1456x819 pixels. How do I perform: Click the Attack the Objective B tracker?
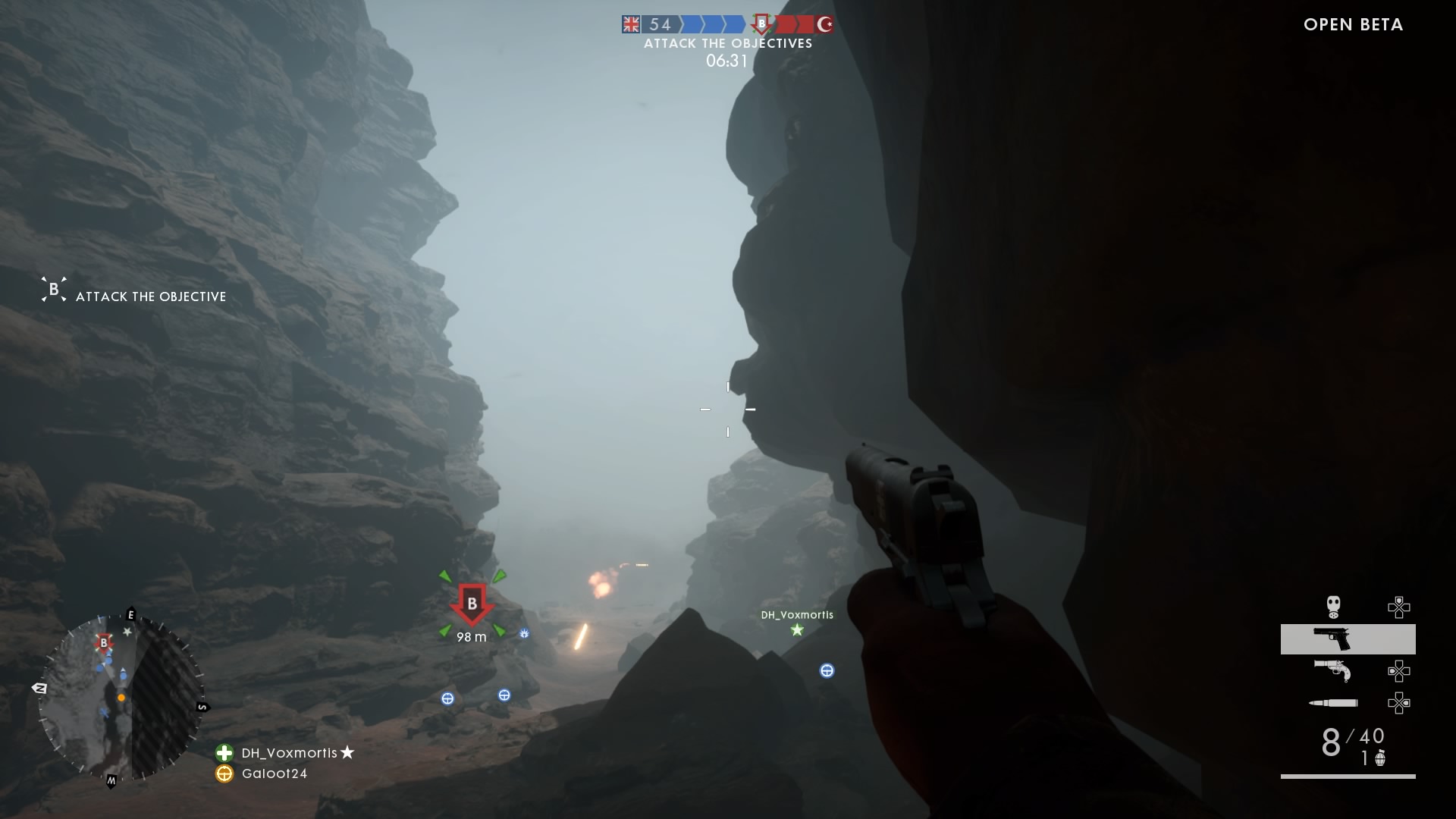[54, 290]
